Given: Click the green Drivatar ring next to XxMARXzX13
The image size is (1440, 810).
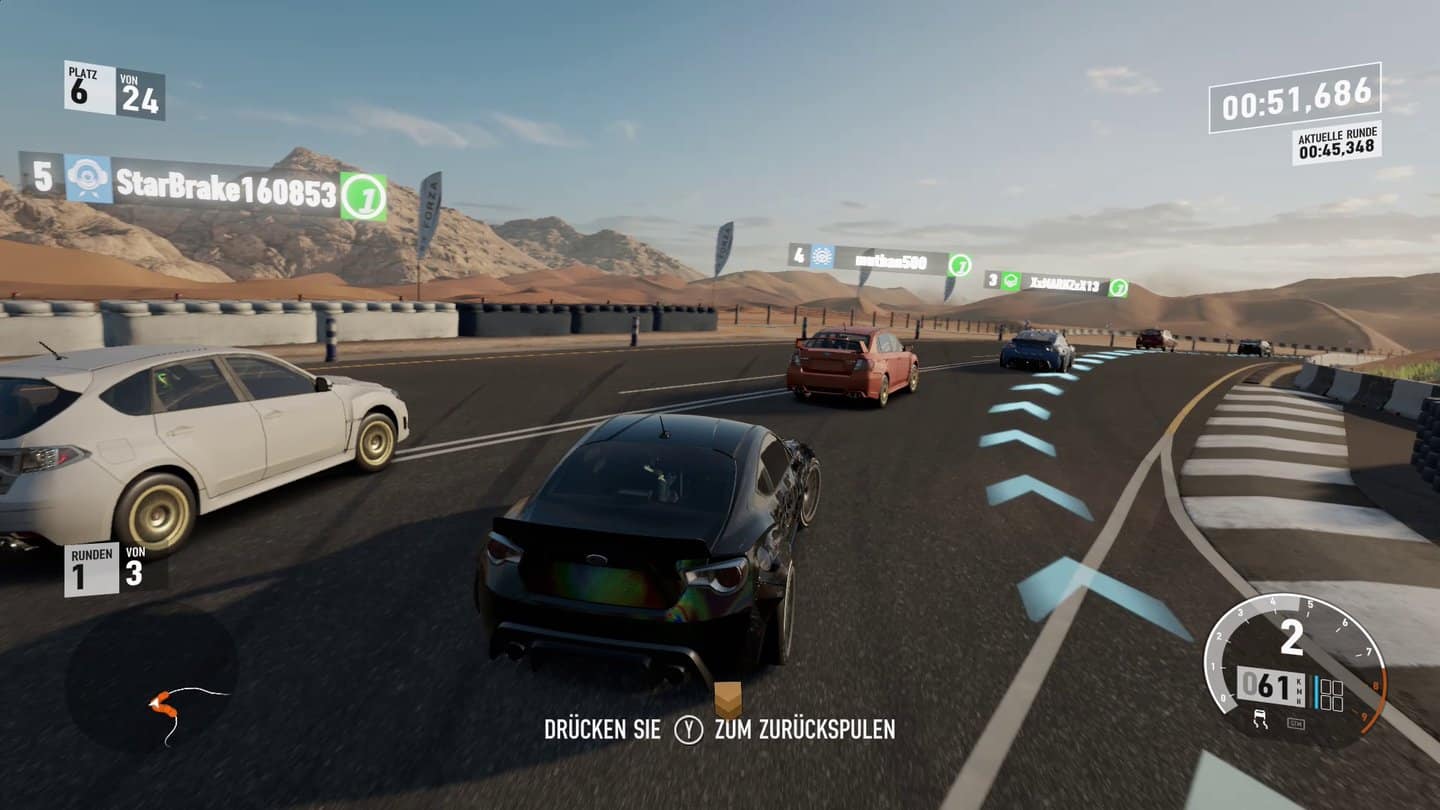Looking at the screenshot, I should click(1118, 287).
